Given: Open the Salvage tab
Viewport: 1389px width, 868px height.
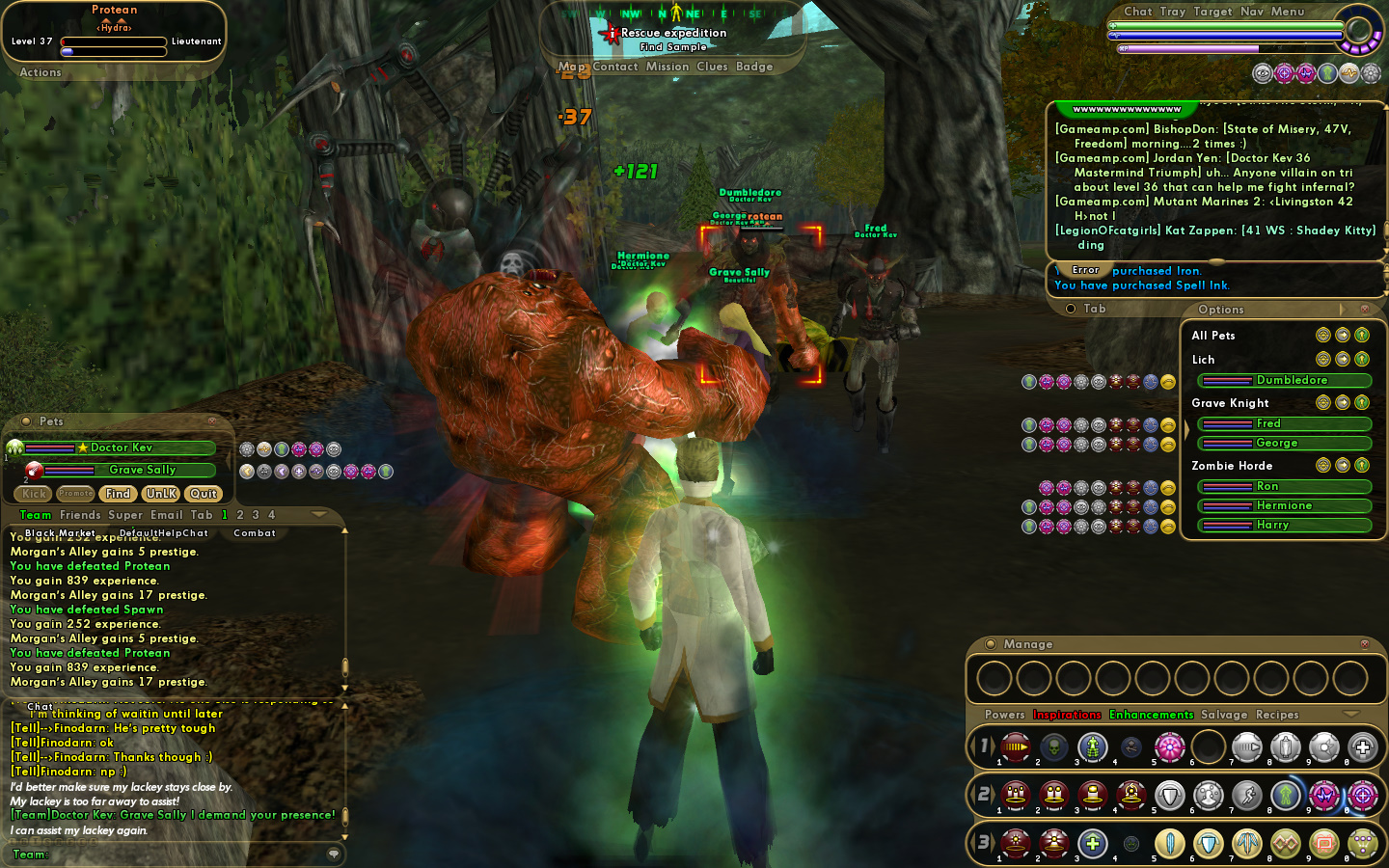Looking at the screenshot, I should coord(1224,715).
